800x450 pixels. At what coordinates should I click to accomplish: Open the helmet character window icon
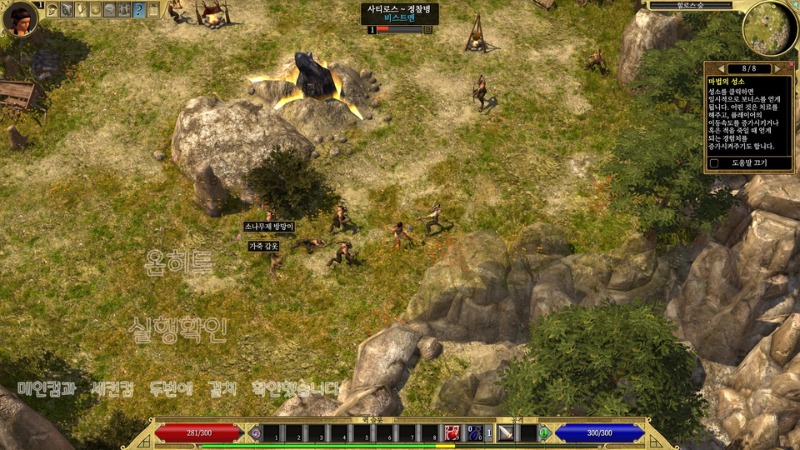tap(53, 10)
